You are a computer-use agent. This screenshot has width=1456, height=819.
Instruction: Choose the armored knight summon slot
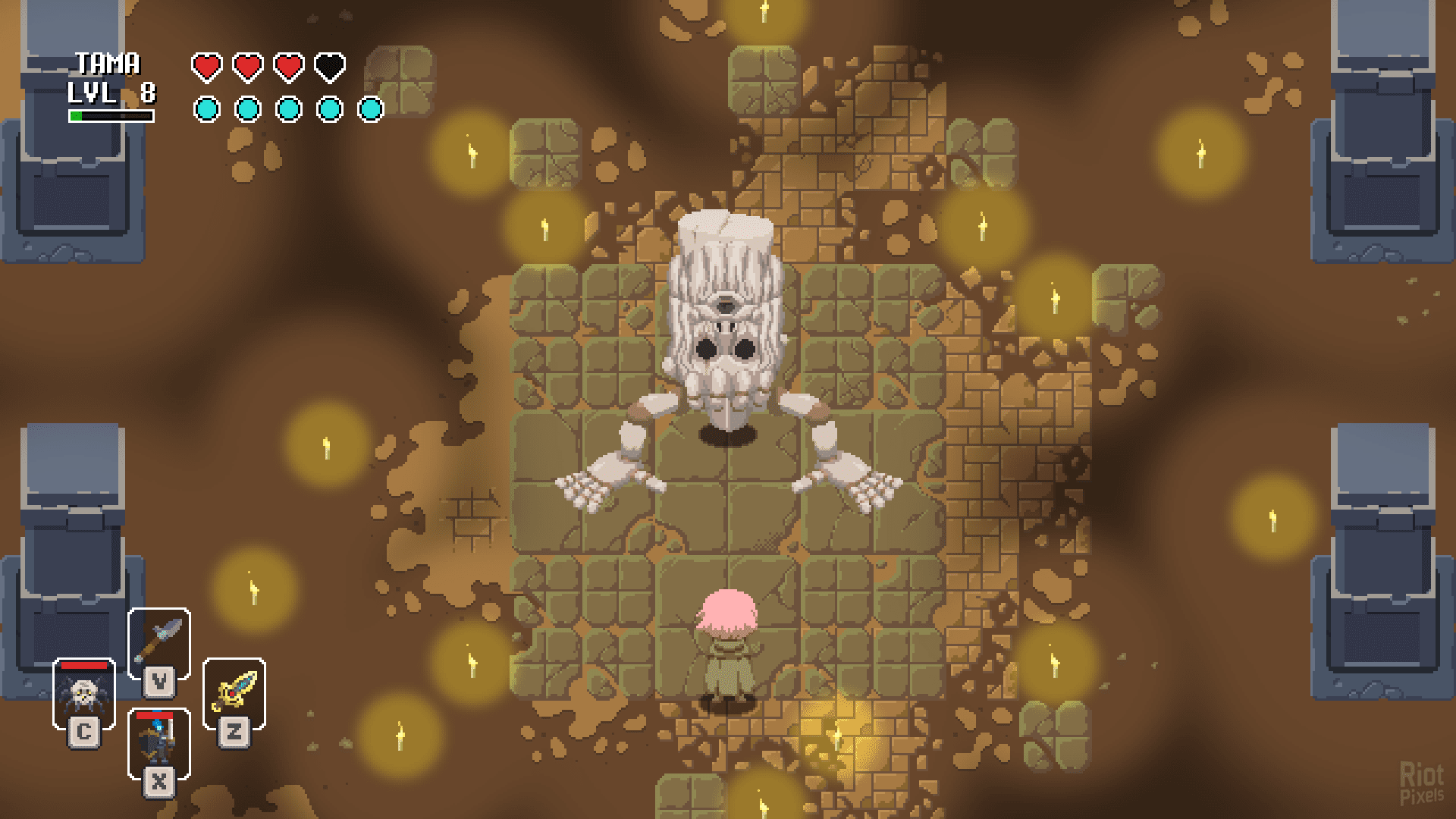point(159,742)
